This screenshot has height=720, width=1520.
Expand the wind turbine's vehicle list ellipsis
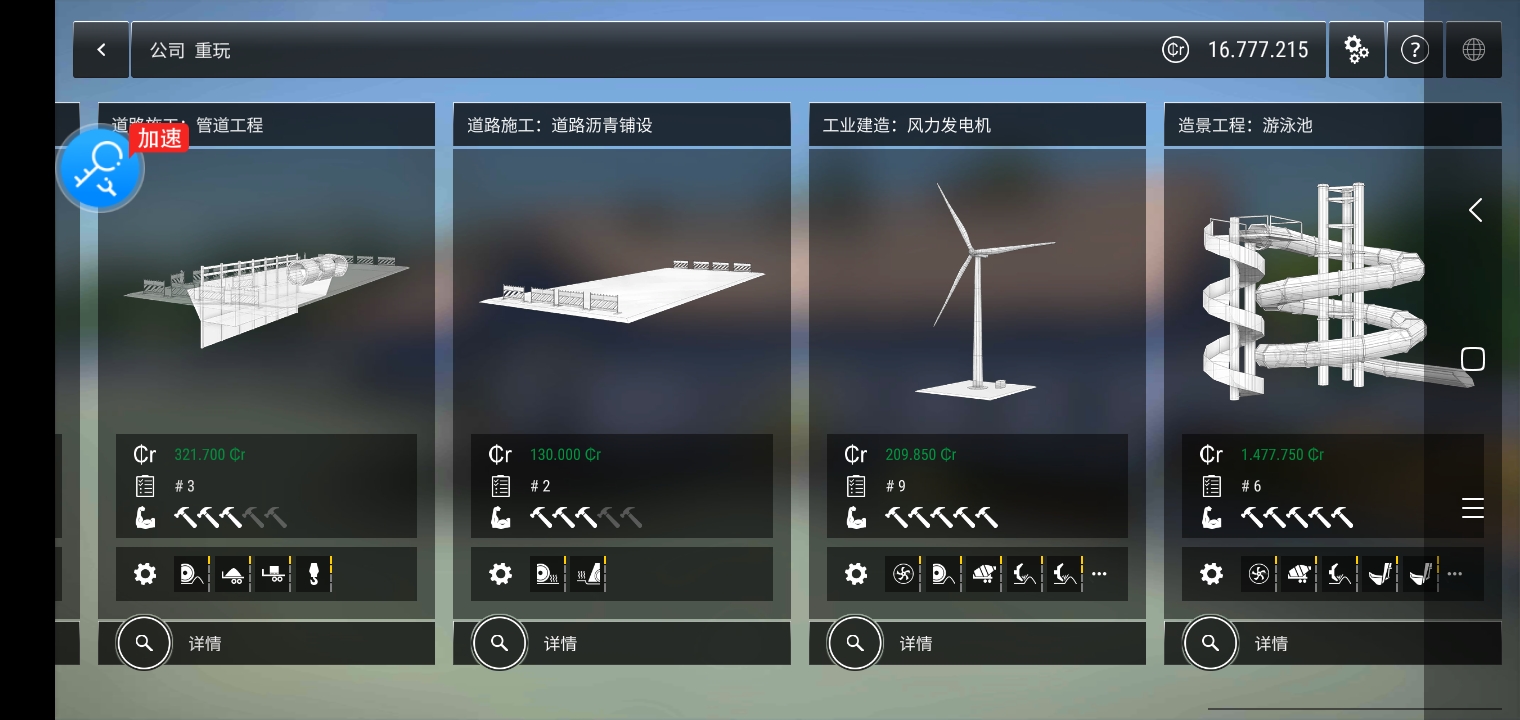pyautogui.click(x=1100, y=574)
